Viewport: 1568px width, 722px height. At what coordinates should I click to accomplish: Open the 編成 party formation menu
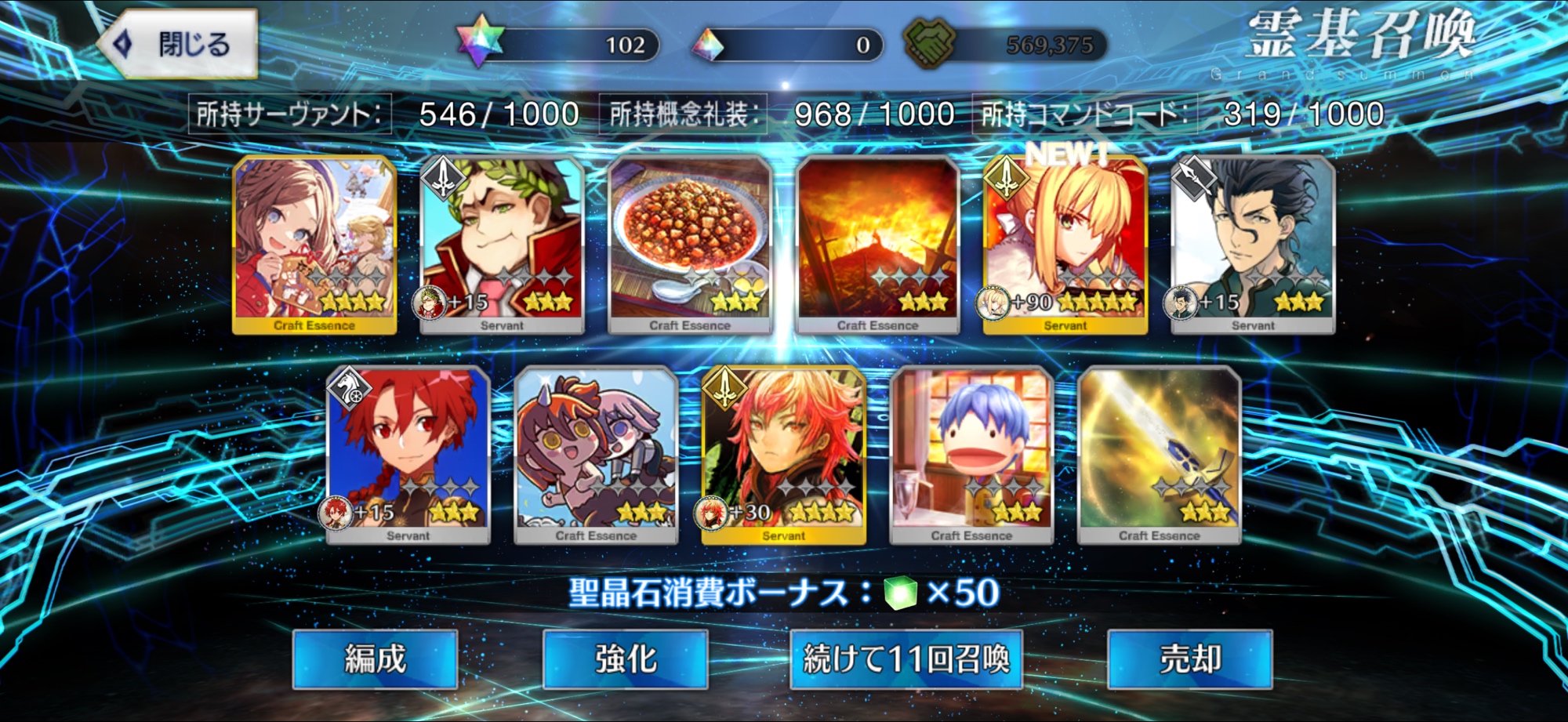(x=375, y=659)
